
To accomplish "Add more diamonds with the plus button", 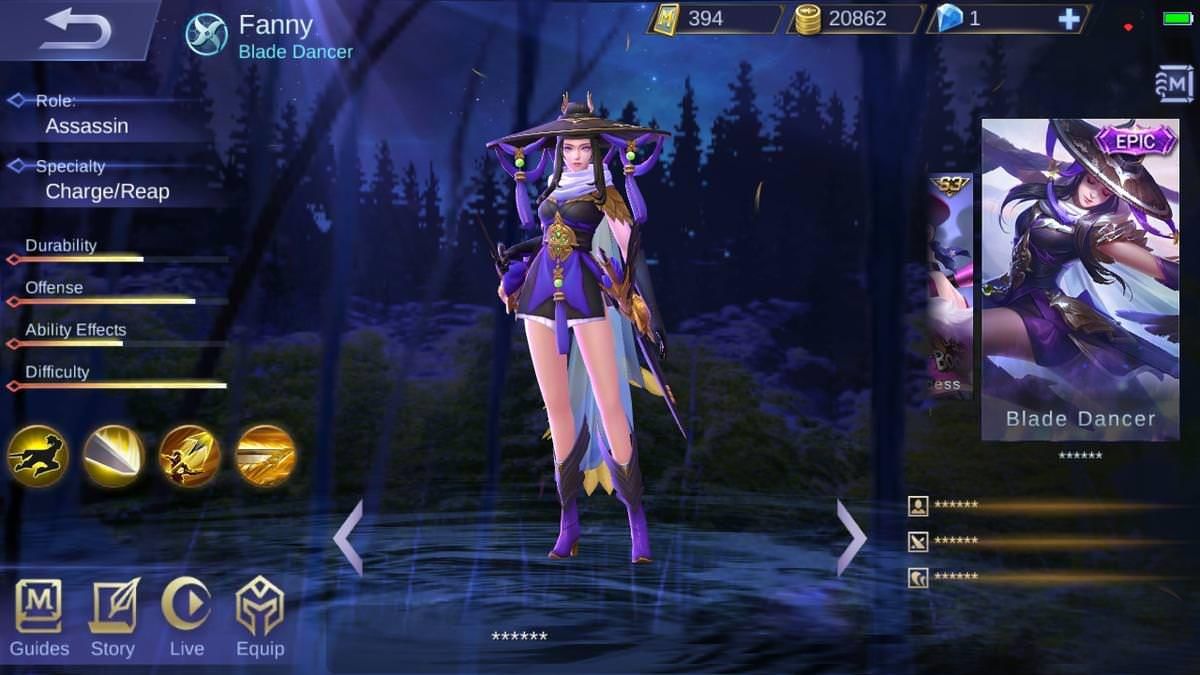I will (1069, 19).
